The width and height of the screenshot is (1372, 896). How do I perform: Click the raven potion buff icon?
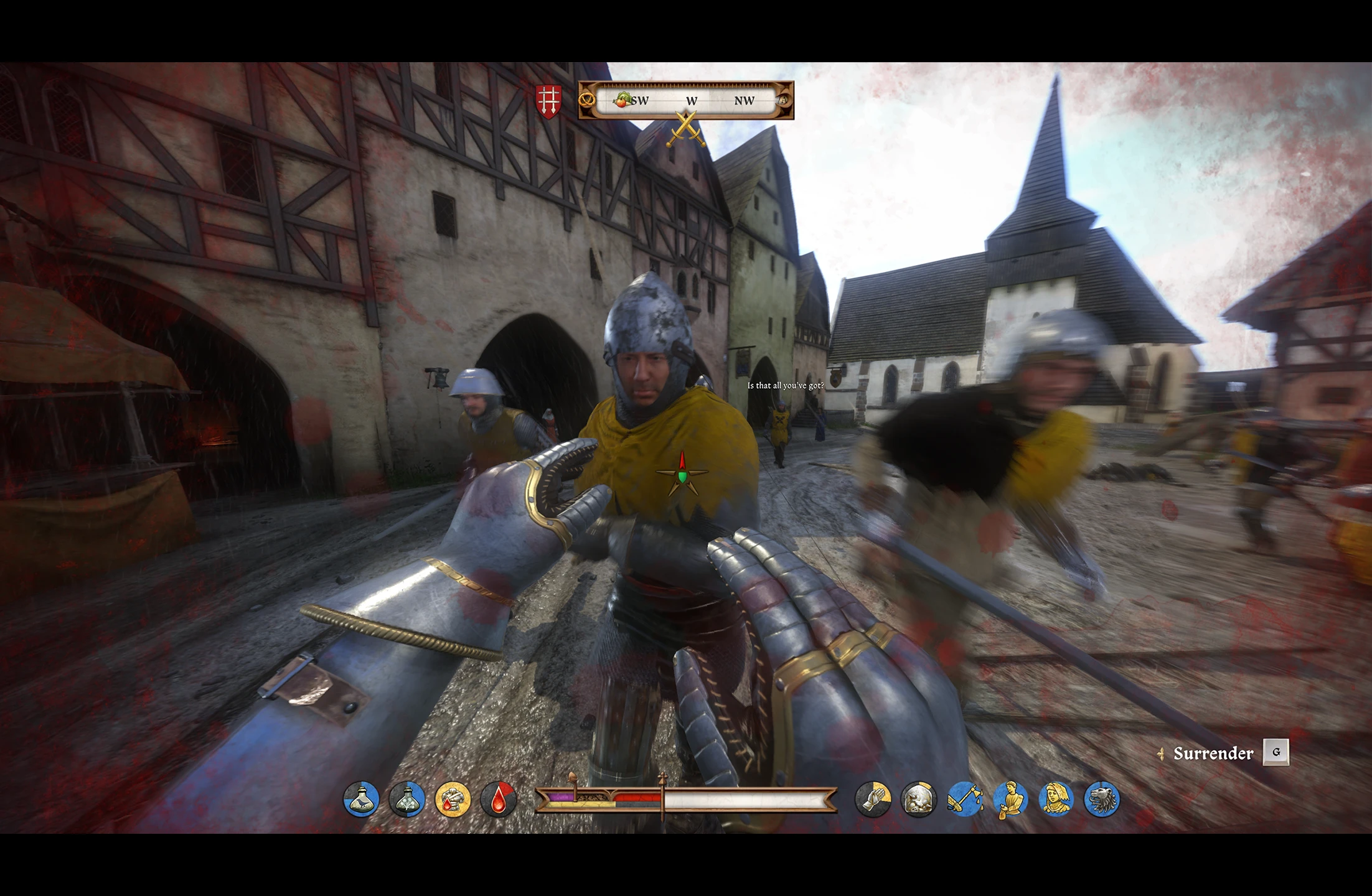click(x=361, y=799)
